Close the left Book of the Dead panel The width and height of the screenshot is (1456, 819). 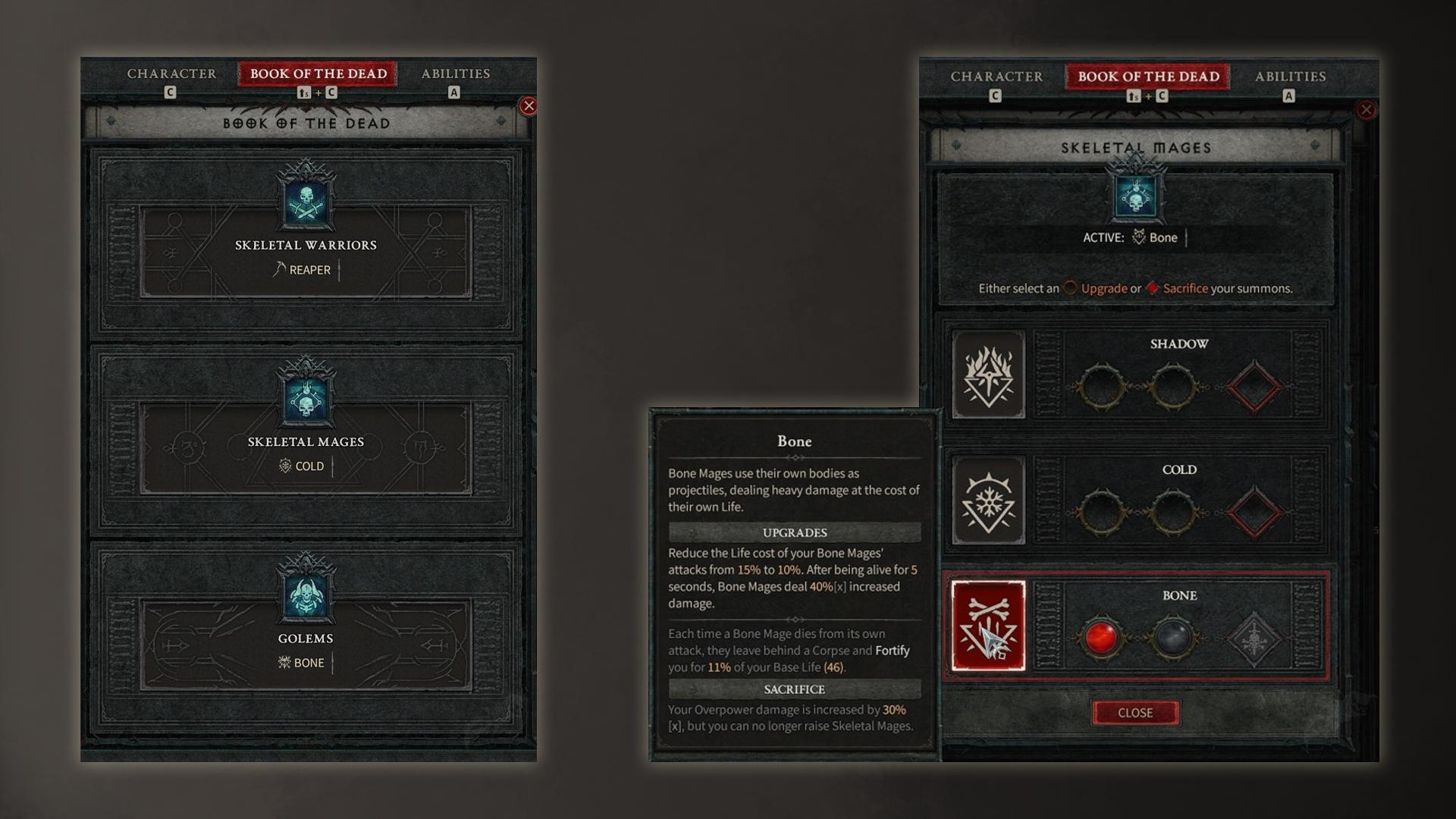(529, 105)
